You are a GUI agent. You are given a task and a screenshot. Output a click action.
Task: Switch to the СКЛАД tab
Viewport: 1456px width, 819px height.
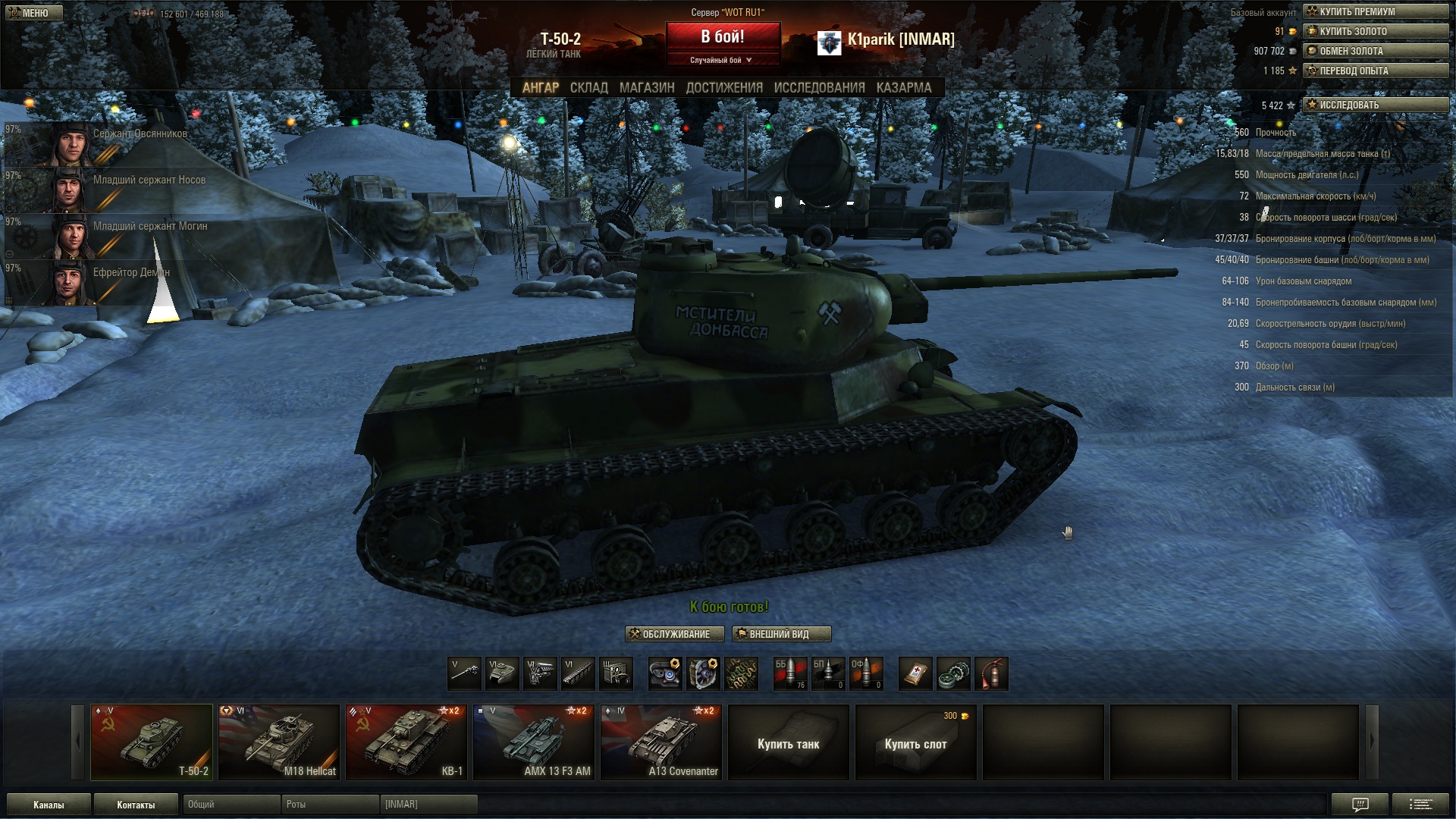click(588, 88)
